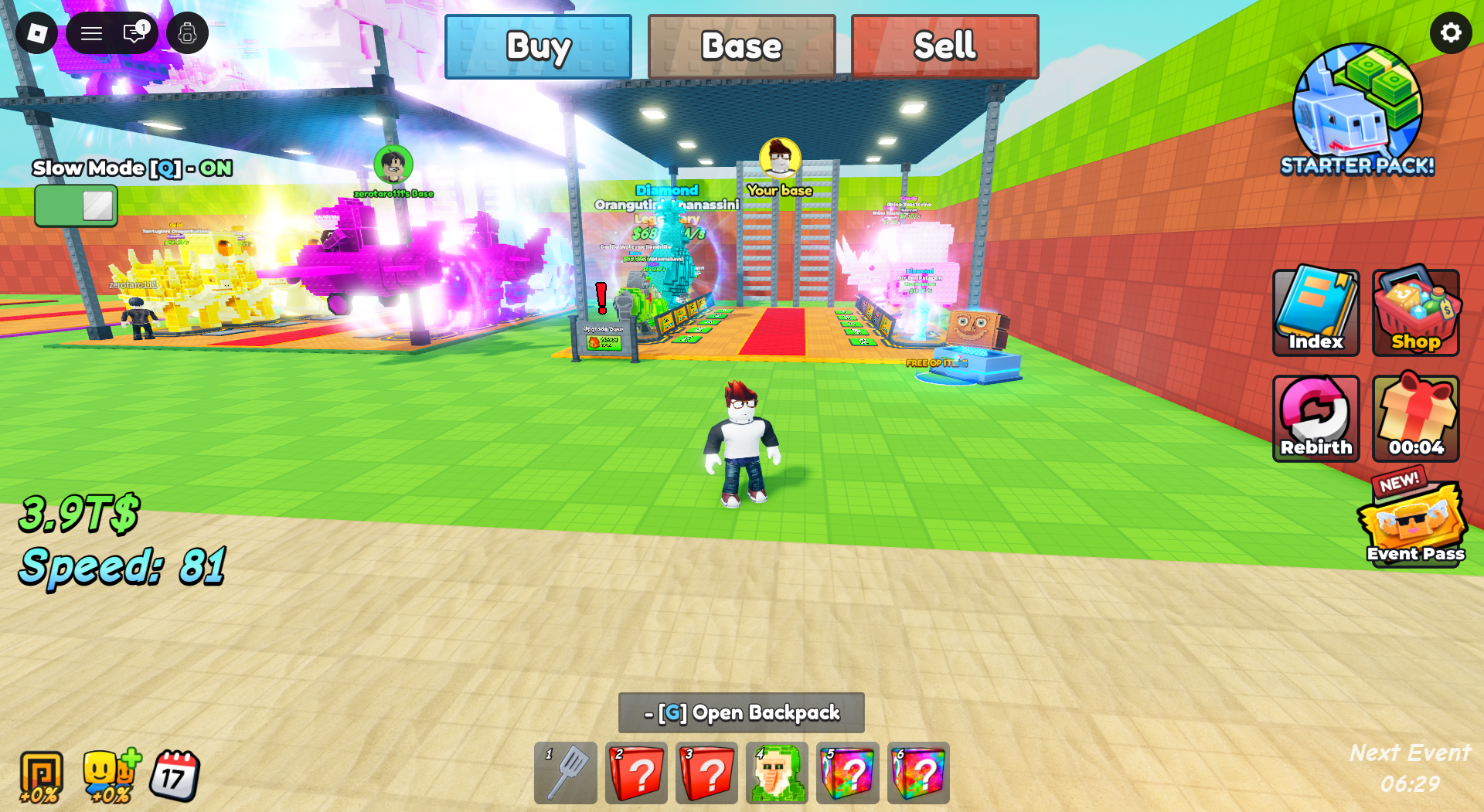This screenshot has width=1484, height=812.
Task: Switch to the Sell tab
Action: (945, 46)
